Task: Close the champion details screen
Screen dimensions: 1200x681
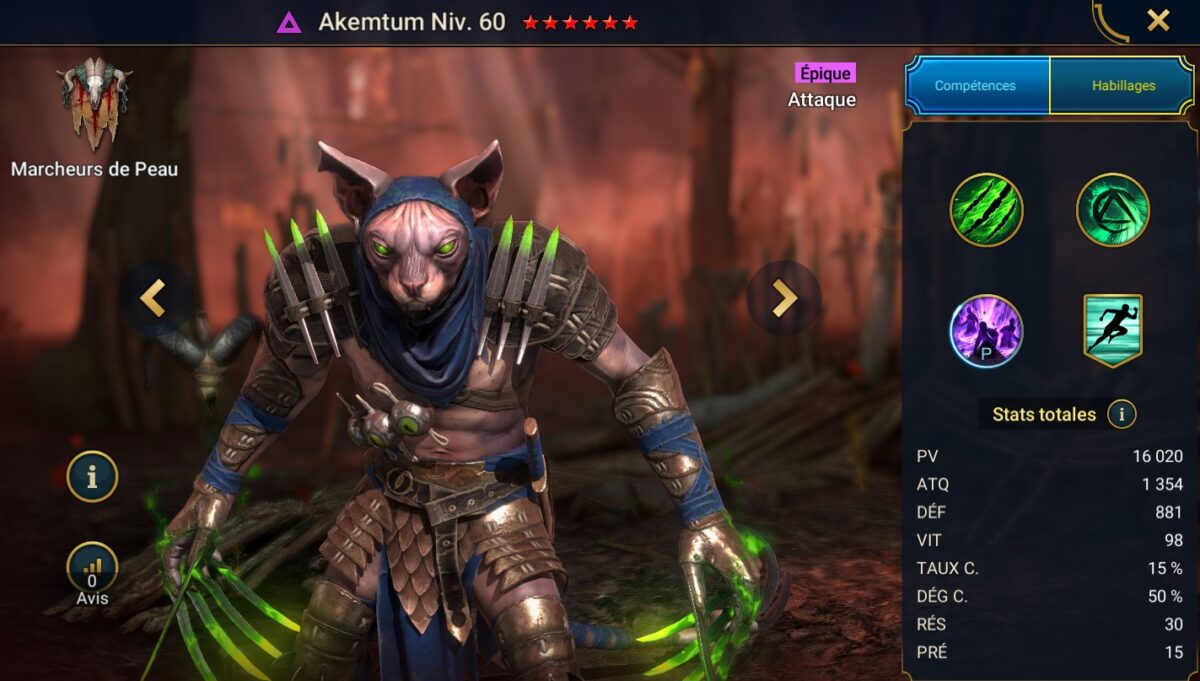Action: [1158, 21]
